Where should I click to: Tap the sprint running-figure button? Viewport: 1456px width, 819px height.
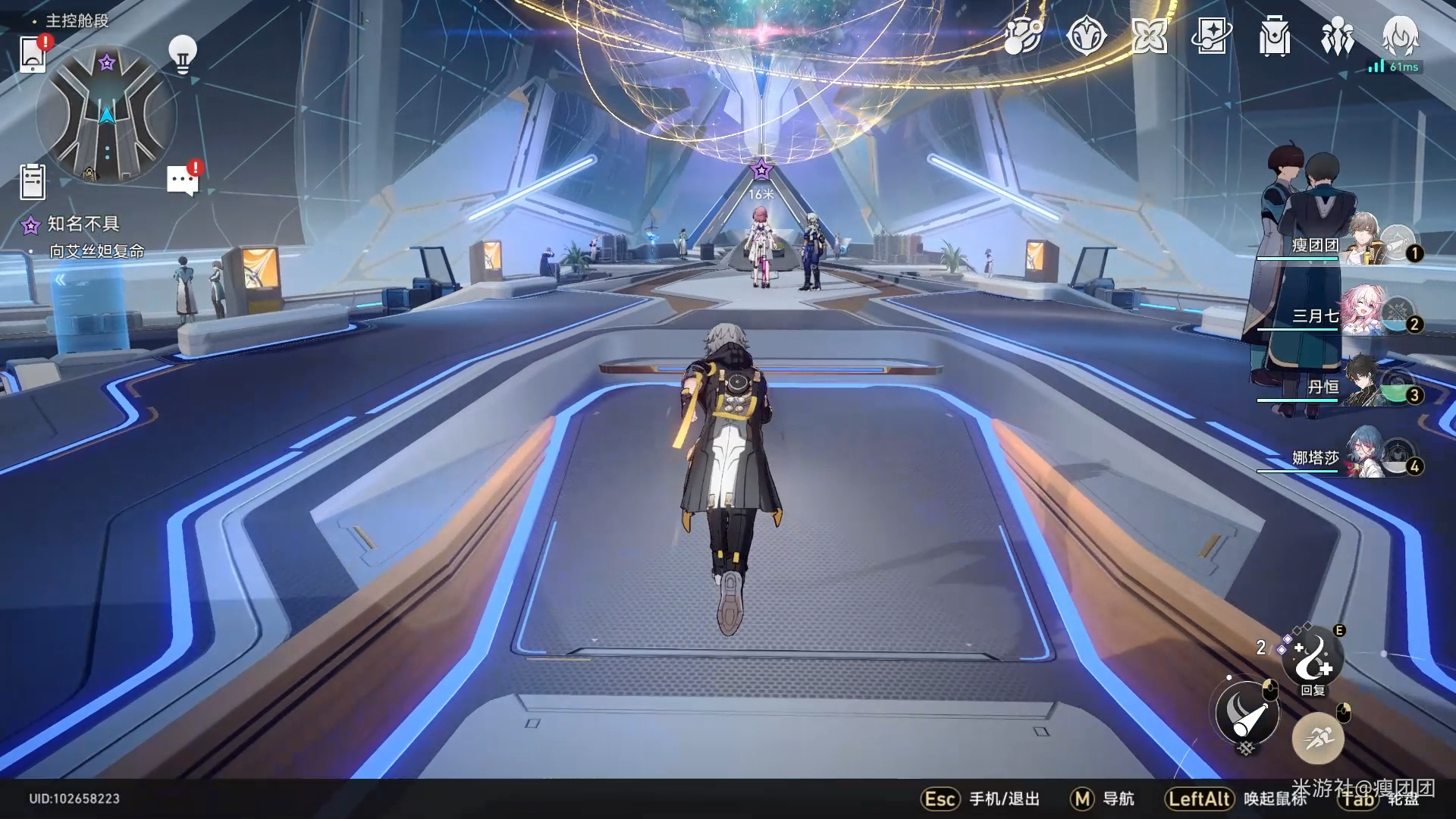[1318, 737]
